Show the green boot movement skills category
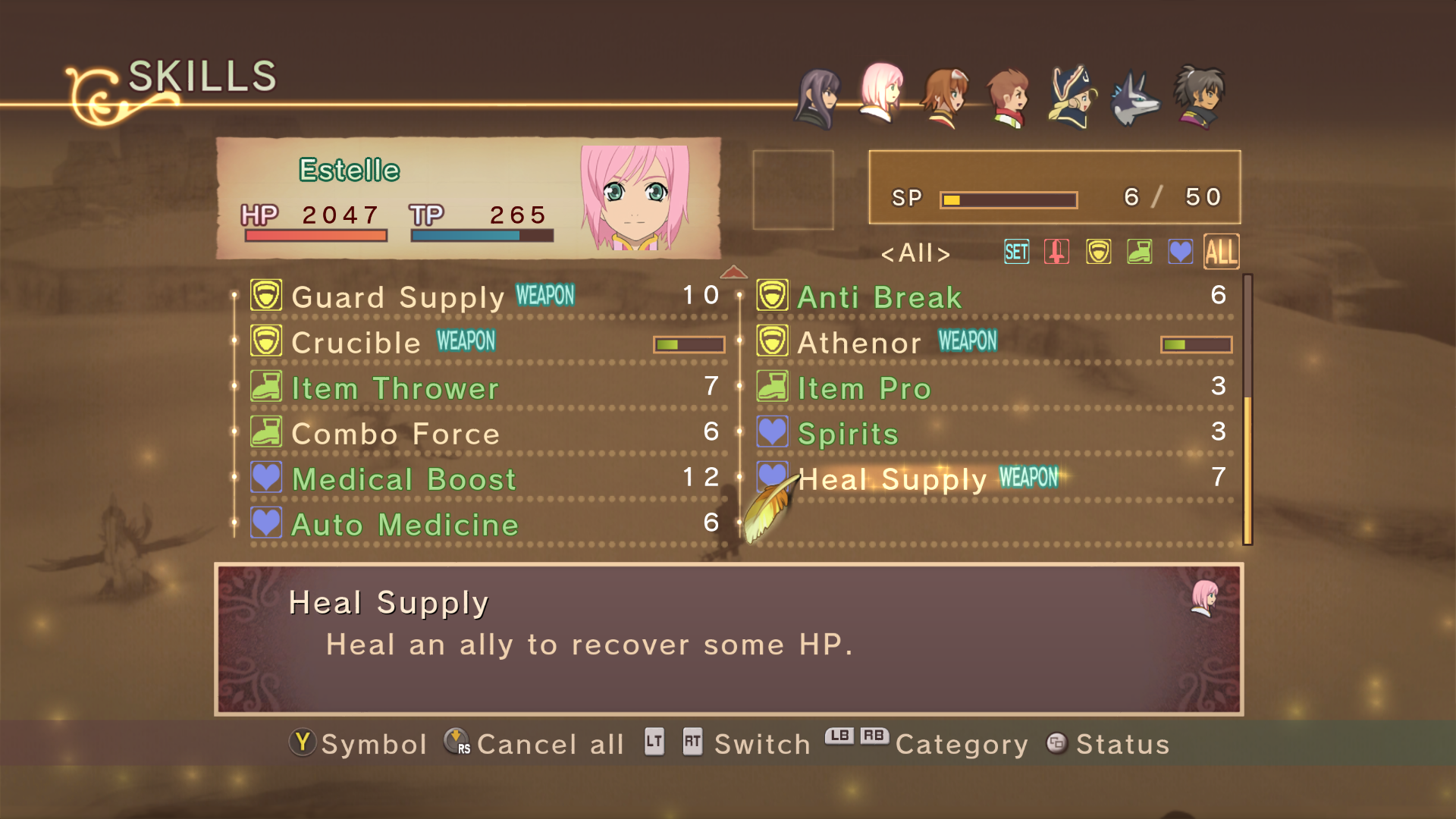The height and width of the screenshot is (819, 1456). click(1139, 252)
